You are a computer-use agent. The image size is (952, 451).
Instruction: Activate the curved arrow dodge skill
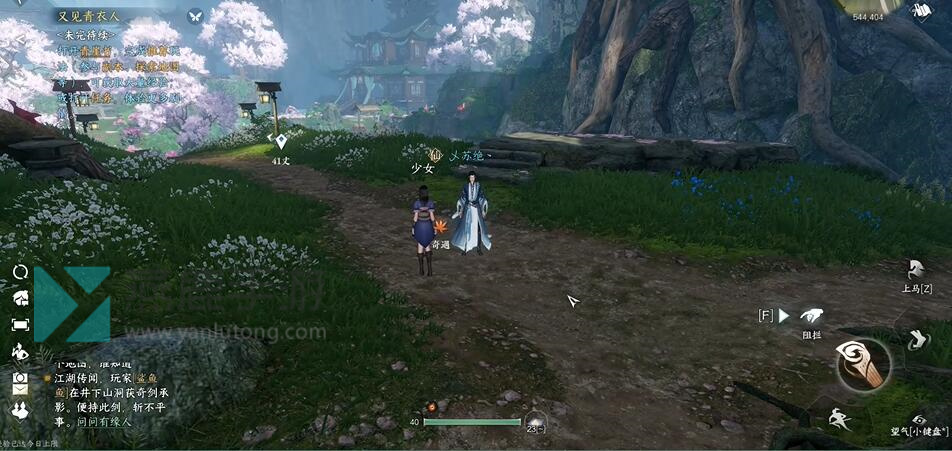(917, 340)
